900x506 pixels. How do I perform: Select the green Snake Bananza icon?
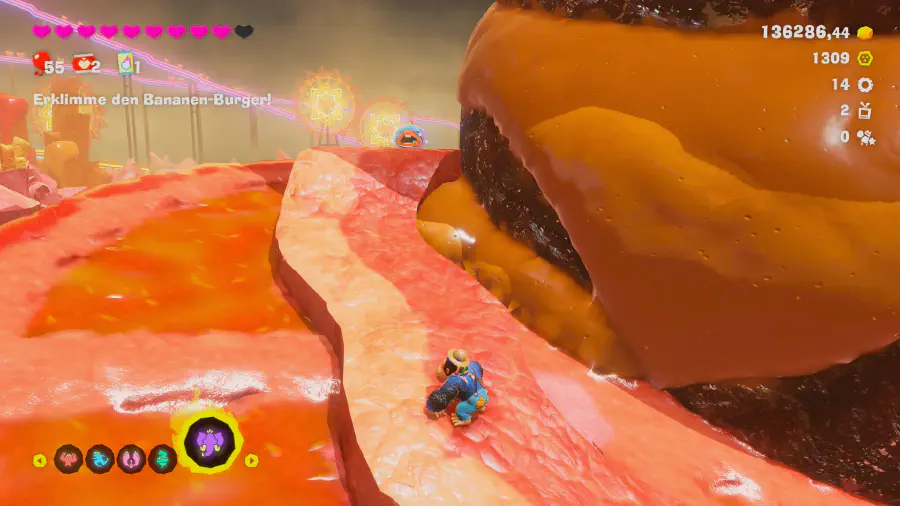pos(162,460)
